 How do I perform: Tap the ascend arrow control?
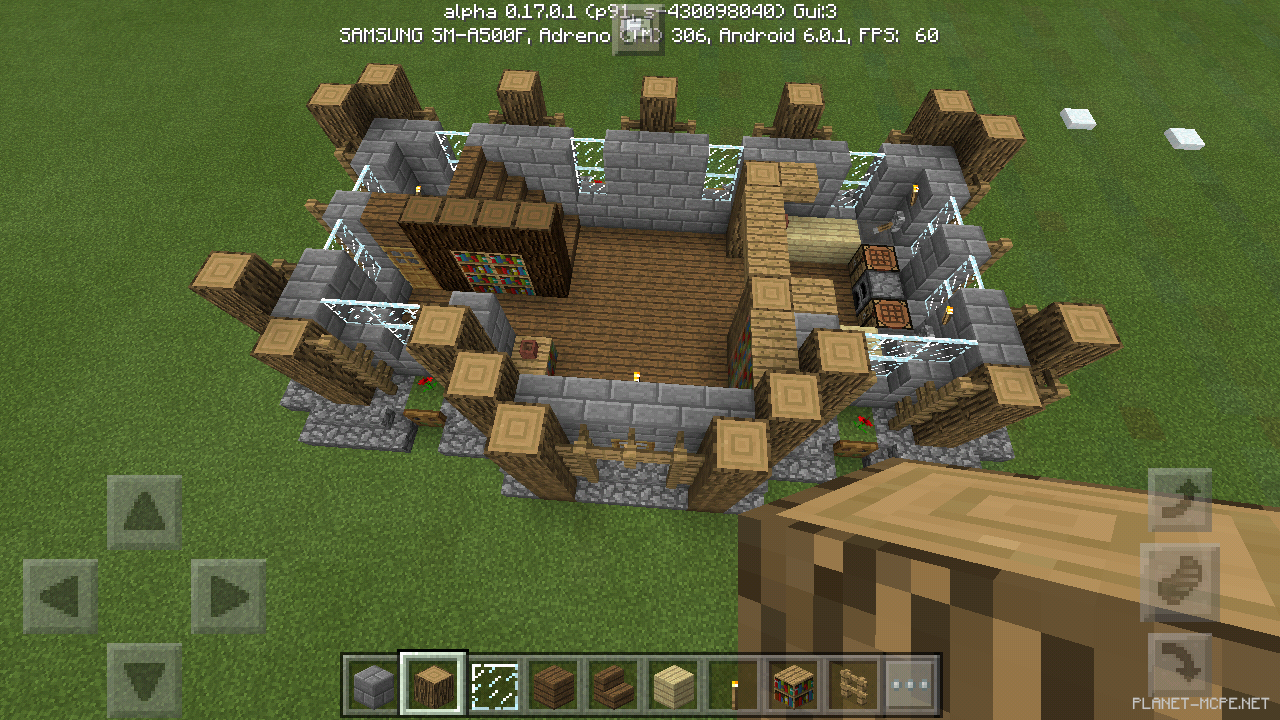1180,500
